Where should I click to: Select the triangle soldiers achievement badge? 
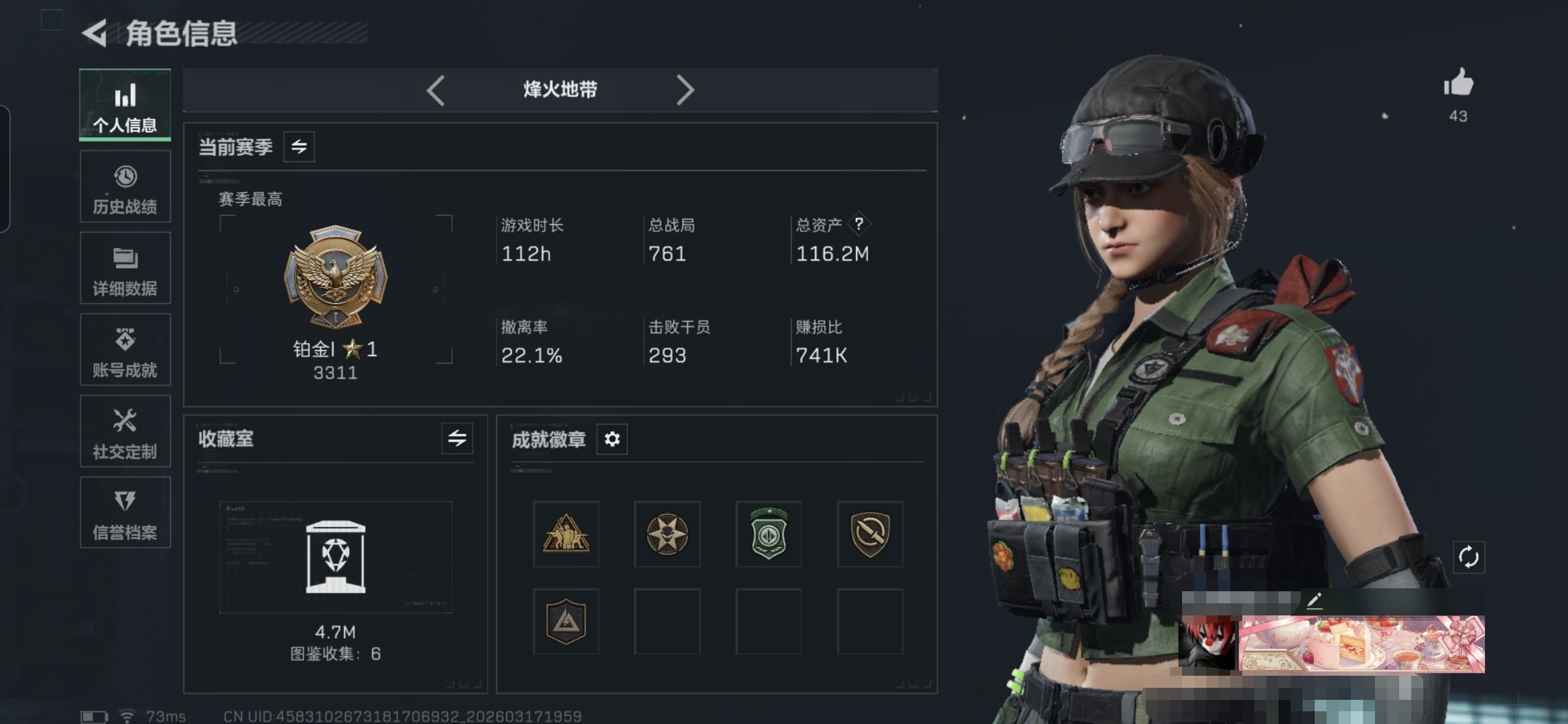(x=566, y=534)
